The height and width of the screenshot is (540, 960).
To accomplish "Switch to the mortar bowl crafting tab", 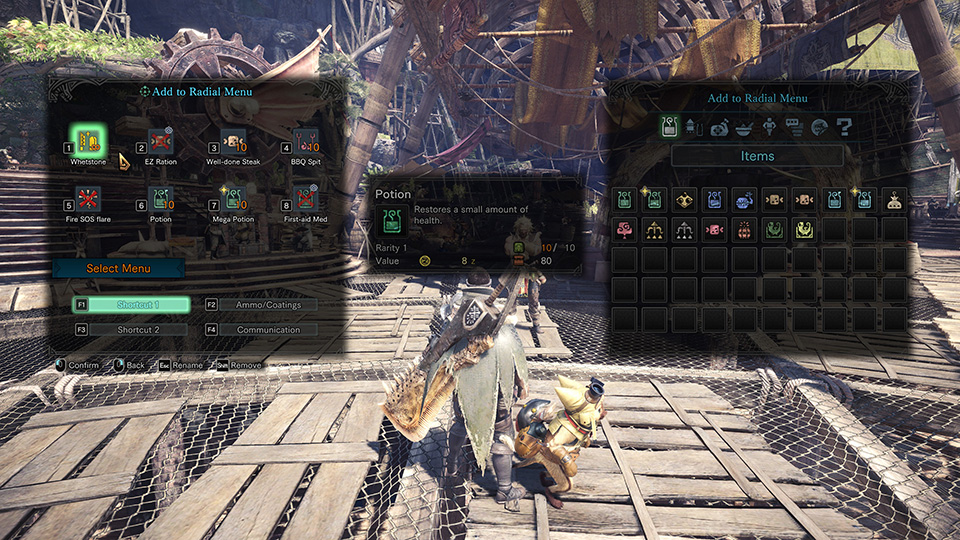I will click(744, 127).
